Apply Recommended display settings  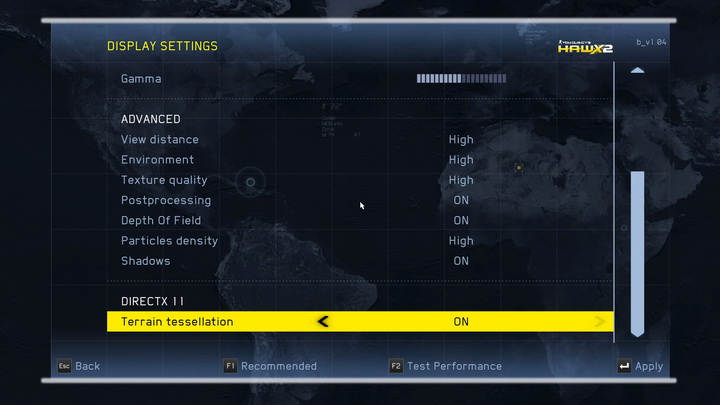point(270,366)
